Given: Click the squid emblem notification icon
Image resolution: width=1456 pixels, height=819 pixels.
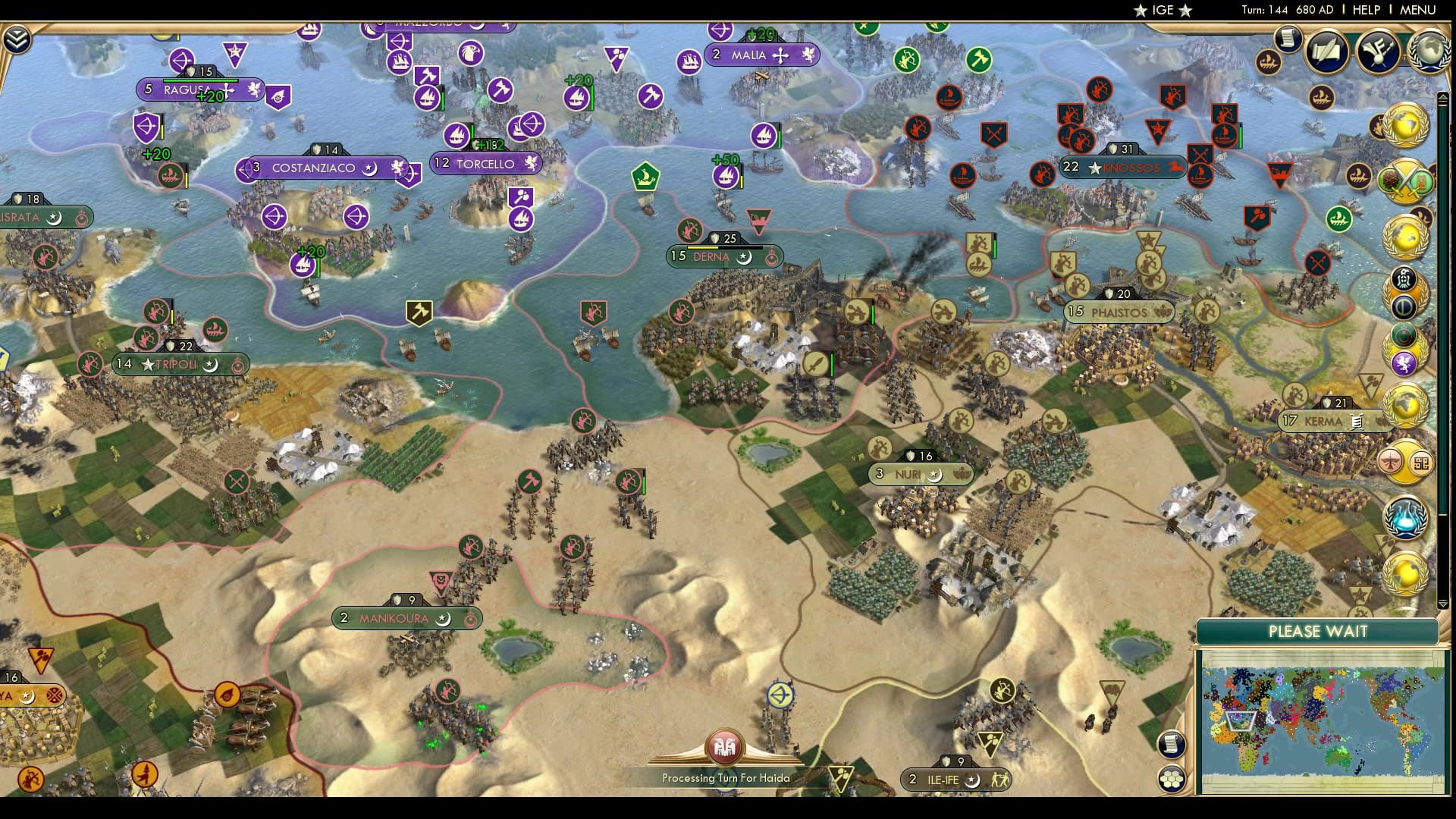Looking at the screenshot, I should [x=1403, y=278].
